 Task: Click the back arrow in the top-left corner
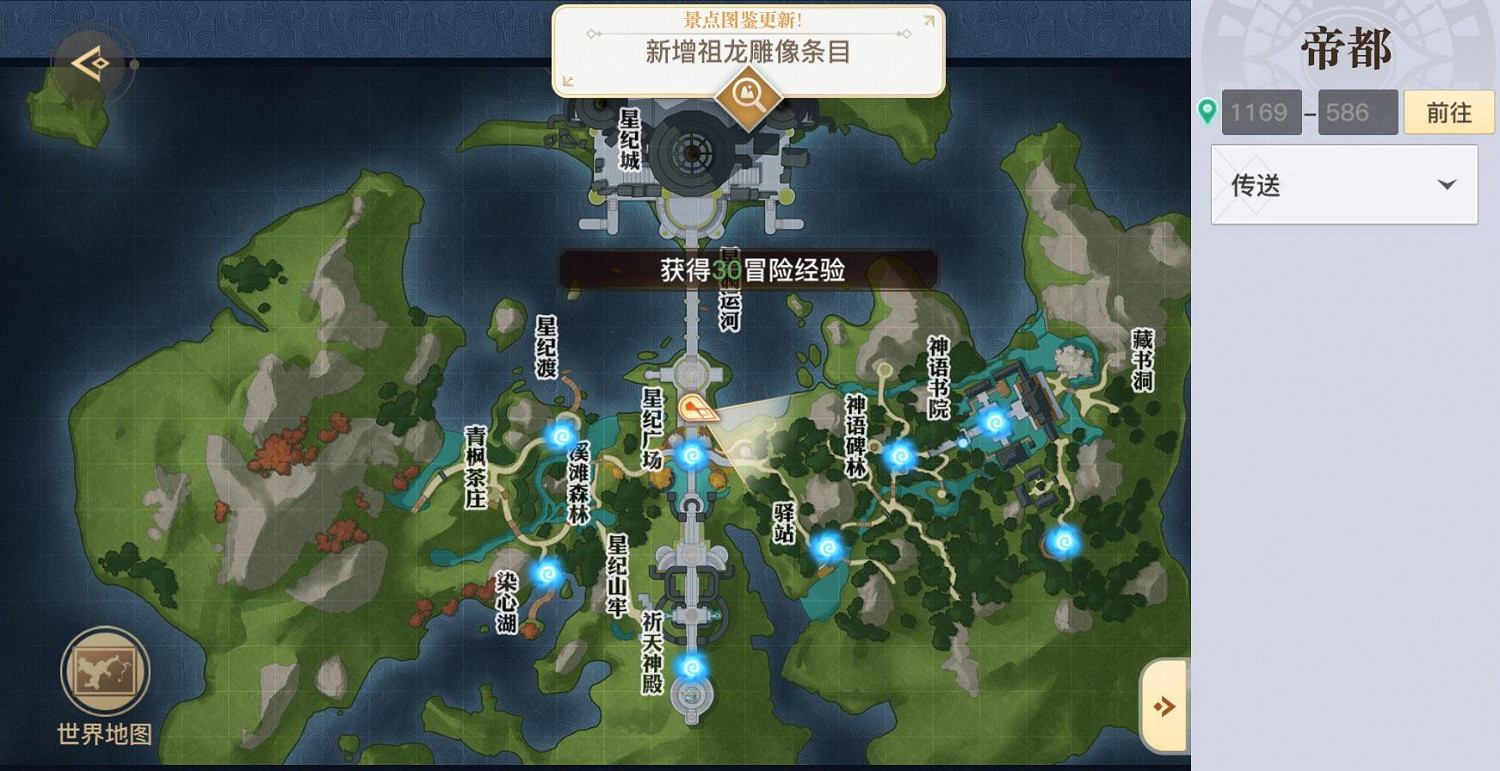point(88,62)
